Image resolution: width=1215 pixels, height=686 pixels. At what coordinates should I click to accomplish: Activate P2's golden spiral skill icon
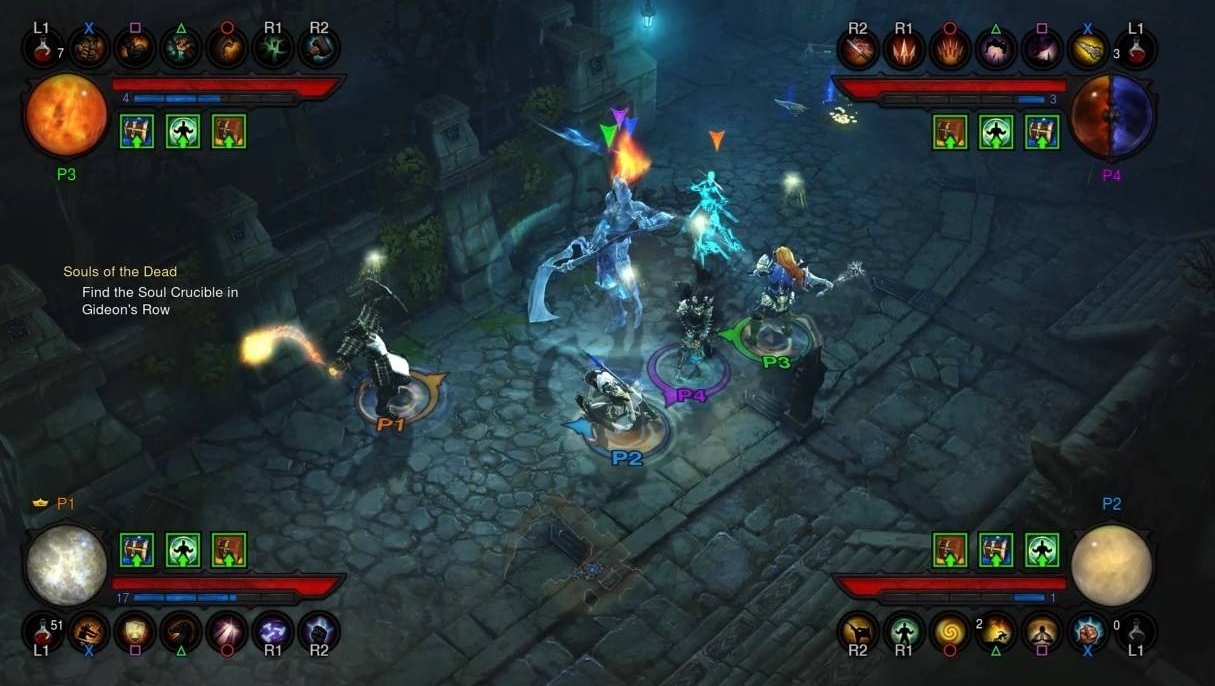[950, 632]
